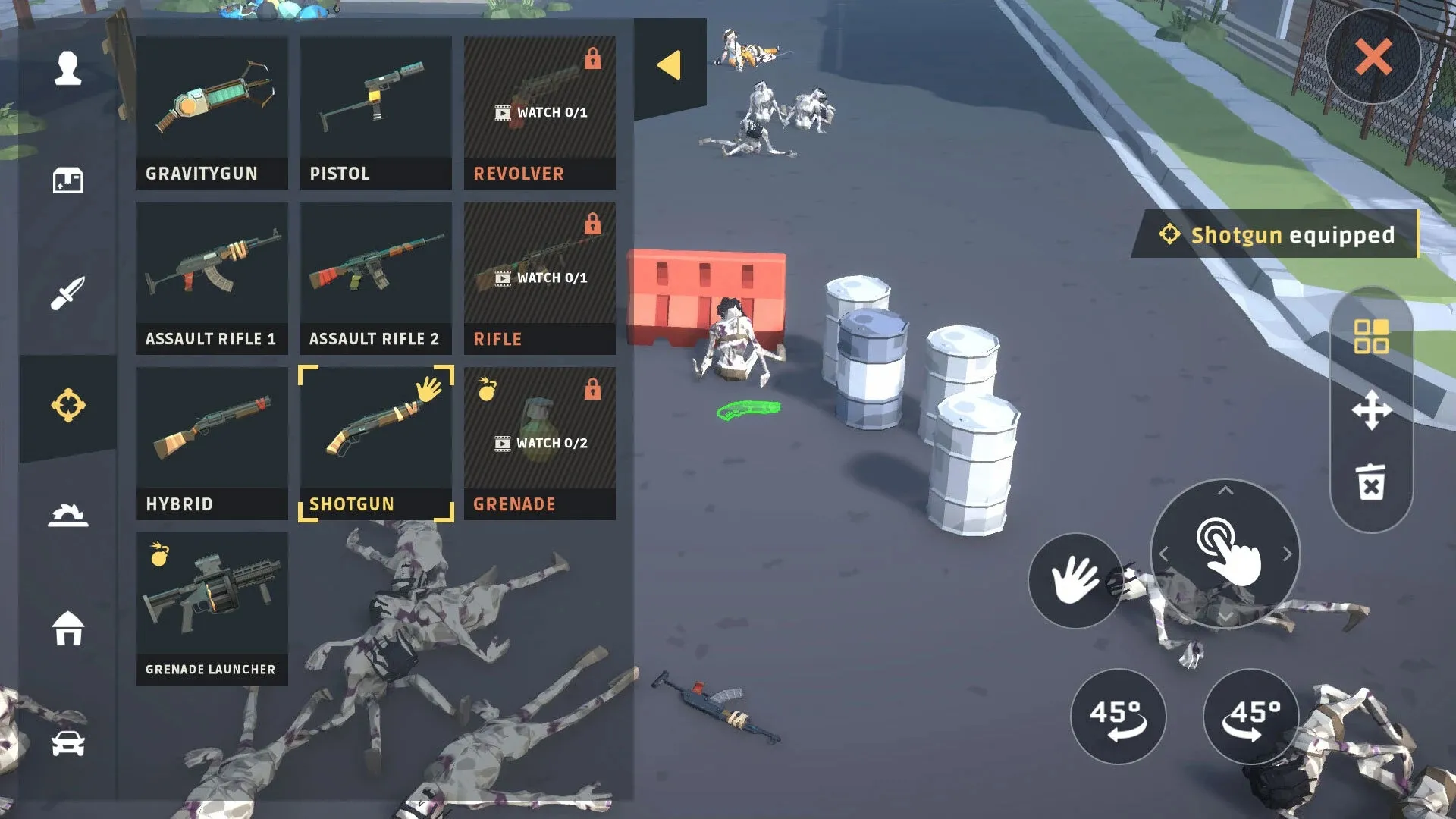Select the Gravitygun weapon tile
The image size is (1456, 819).
[212, 112]
